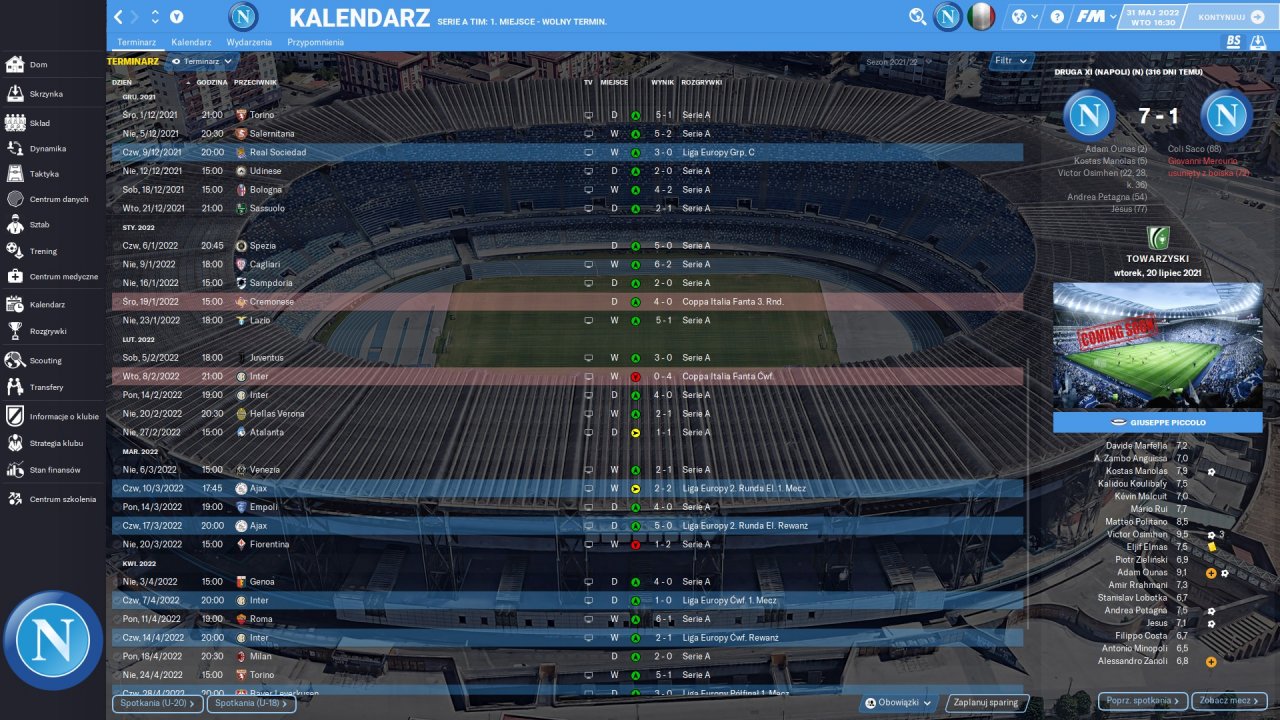
Task: Show Stan finansów finances page
Action: click(54, 470)
